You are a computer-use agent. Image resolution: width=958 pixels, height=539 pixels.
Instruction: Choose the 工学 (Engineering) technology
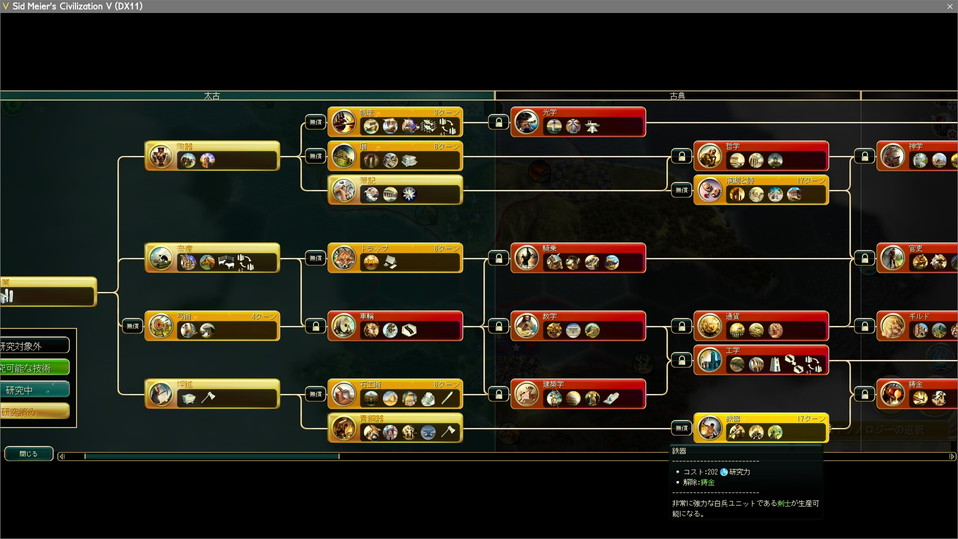pos(761,360)
